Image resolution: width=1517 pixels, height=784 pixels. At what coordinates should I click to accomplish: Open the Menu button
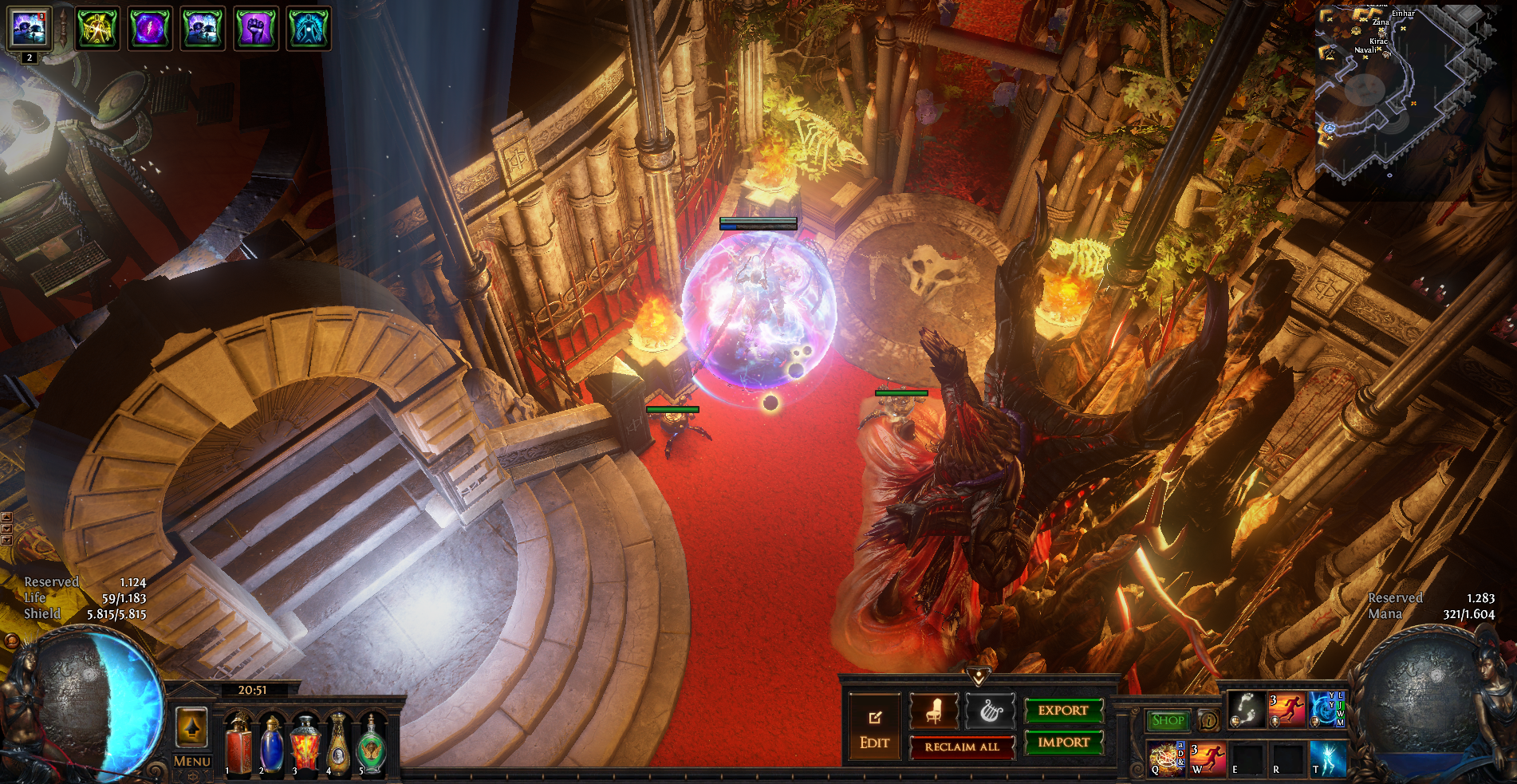(x=192, y=761)
